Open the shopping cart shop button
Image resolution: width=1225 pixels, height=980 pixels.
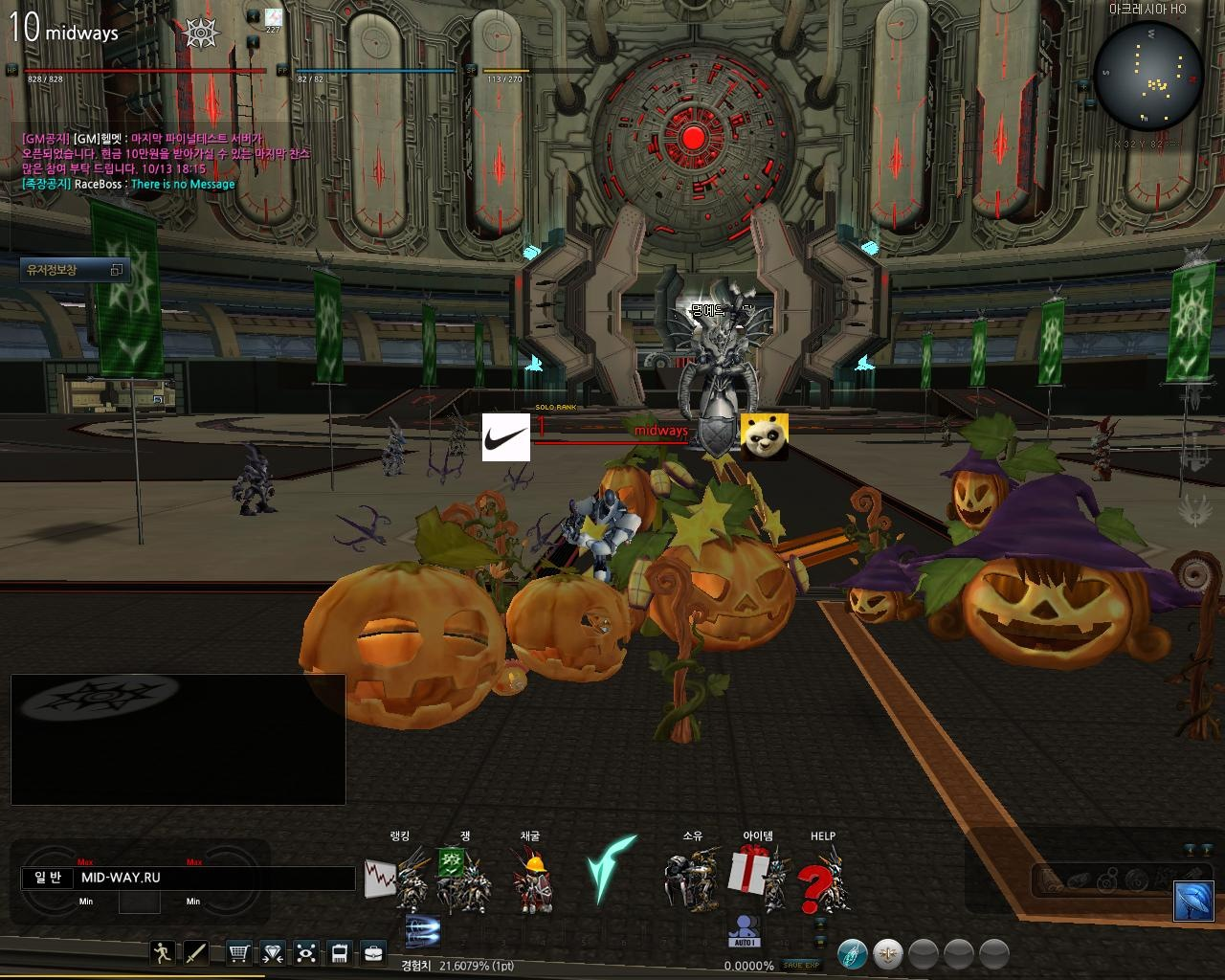click(239, 952)
